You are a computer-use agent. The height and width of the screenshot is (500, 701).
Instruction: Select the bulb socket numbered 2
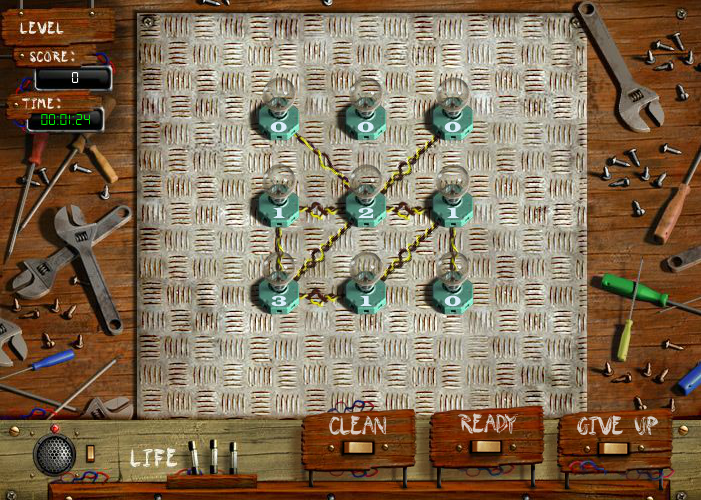(x=366, y=210)
